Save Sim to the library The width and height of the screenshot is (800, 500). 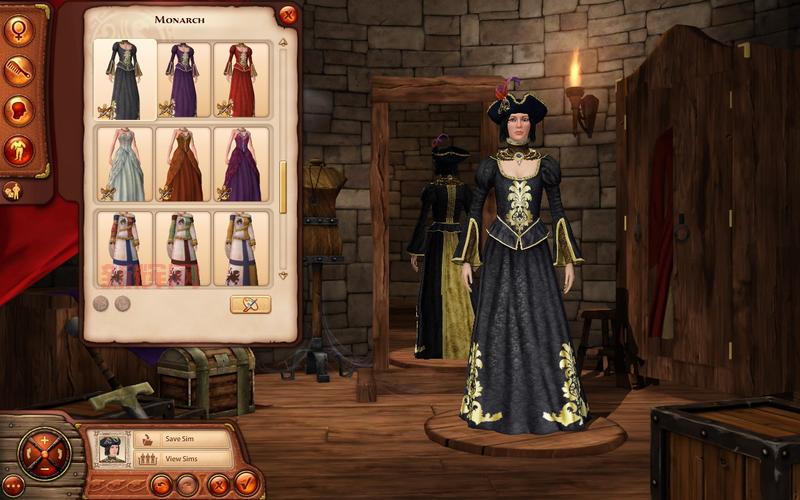coord(180,438)
